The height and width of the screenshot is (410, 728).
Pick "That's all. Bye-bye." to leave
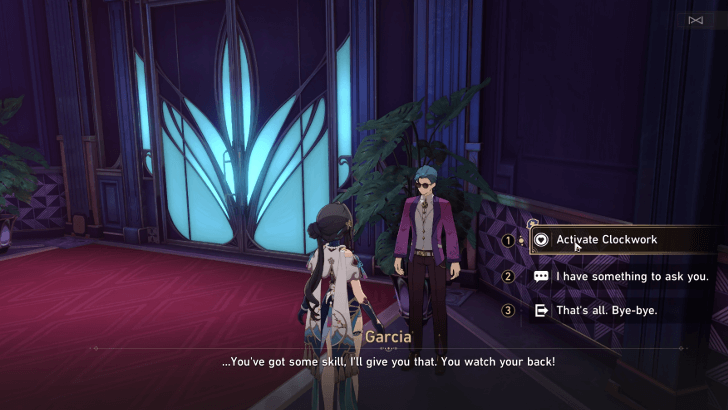606,311
